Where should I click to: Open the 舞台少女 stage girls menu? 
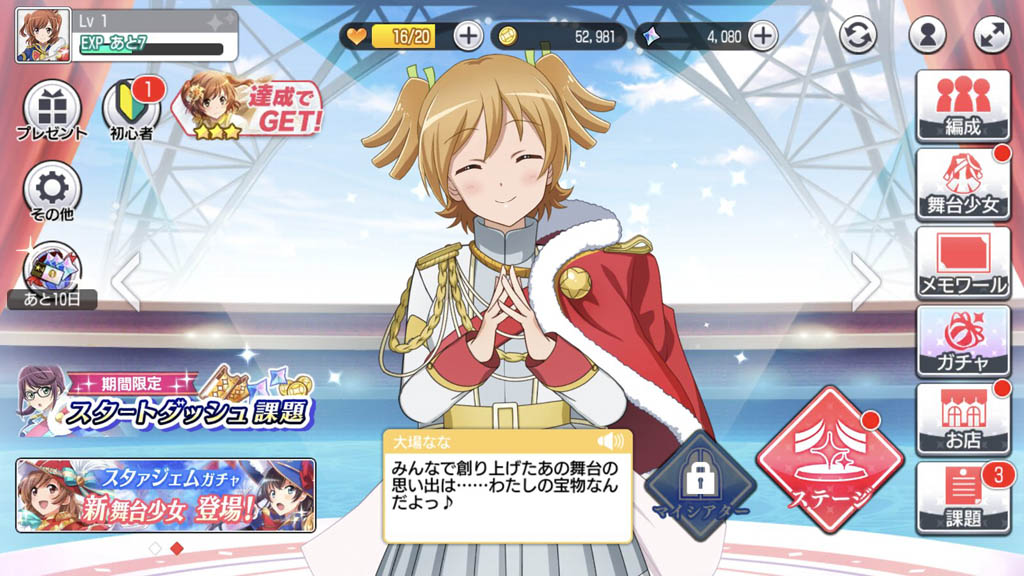click(x=963, y=184)
